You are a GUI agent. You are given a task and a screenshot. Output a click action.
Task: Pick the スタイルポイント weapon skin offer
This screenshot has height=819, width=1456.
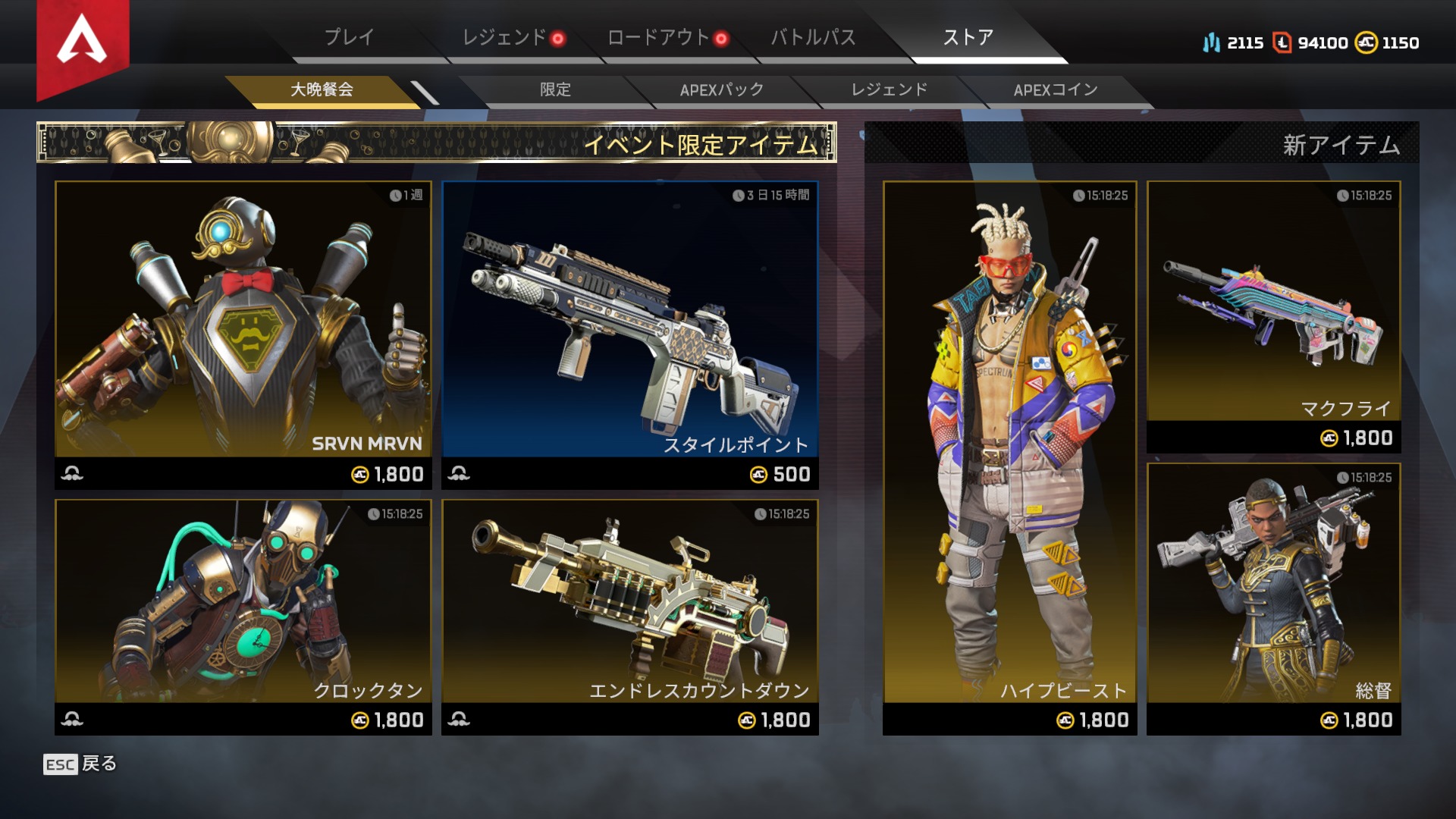tap(630, 334)
